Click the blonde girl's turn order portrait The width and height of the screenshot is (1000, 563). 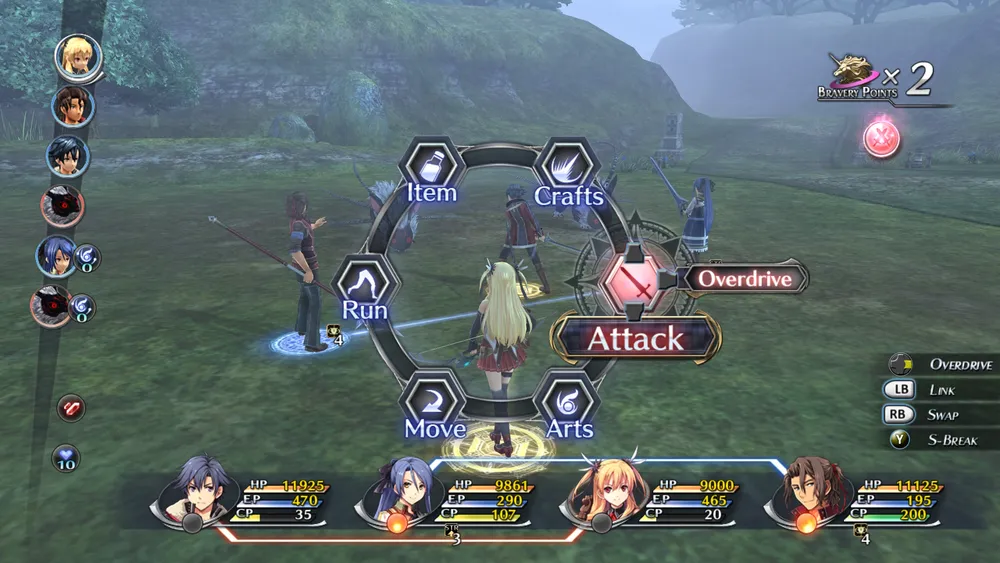pyautogui.click(x=77, y=56)
